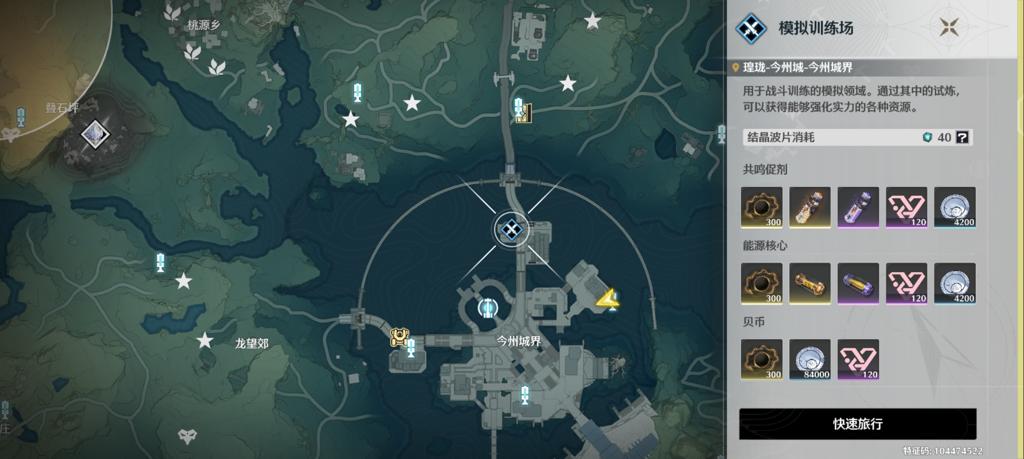The width and height of the screenshot is (1024, 459).
Task: Inspect the 300 gear reward under 贝币
Action: click(762, 360)
